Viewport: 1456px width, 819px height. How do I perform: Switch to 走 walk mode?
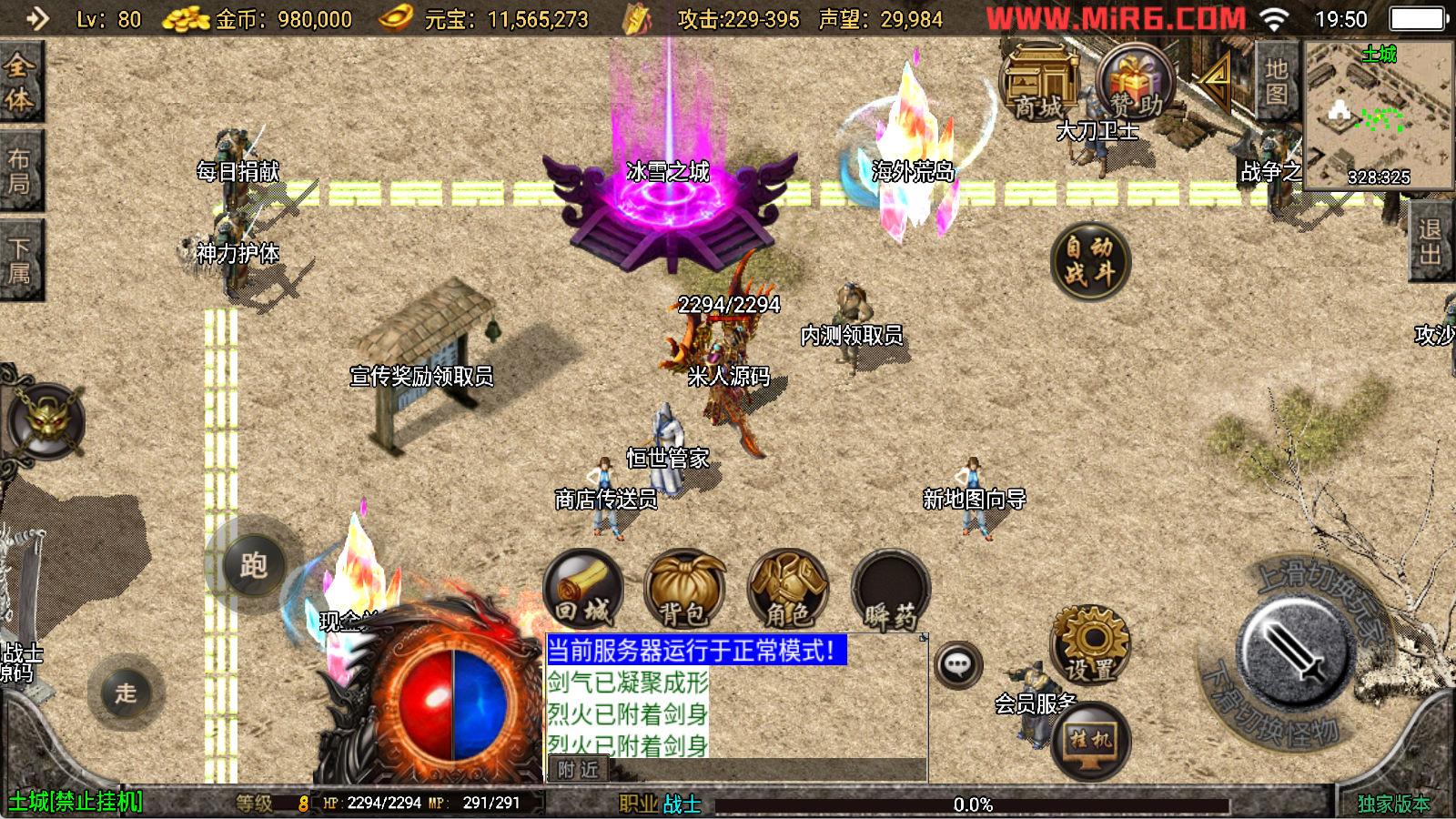(126, 693)
